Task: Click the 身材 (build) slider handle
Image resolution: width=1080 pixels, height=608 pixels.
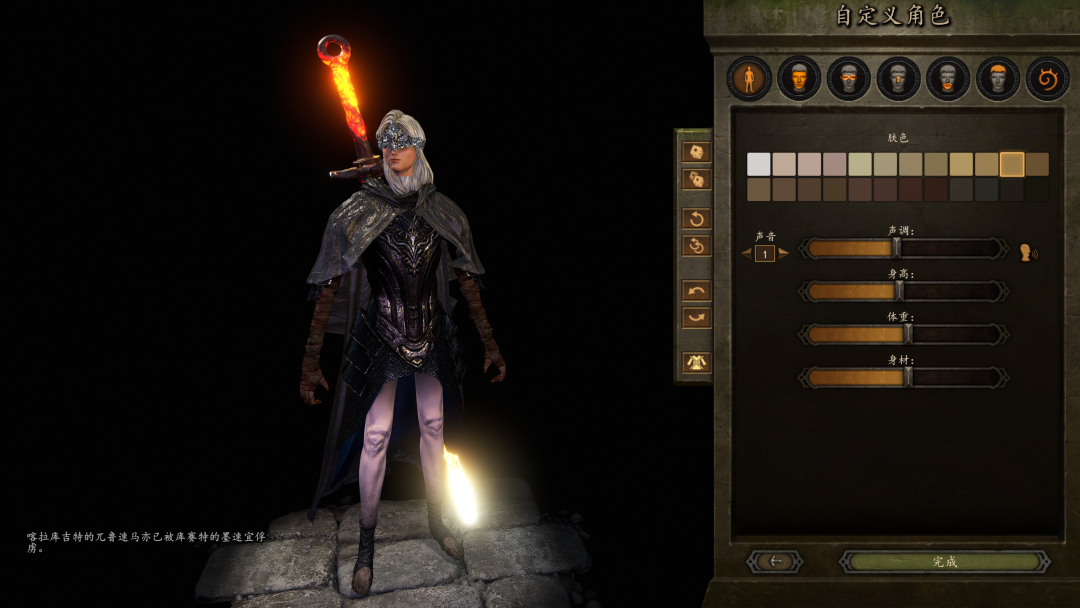Action: (908, 377)
